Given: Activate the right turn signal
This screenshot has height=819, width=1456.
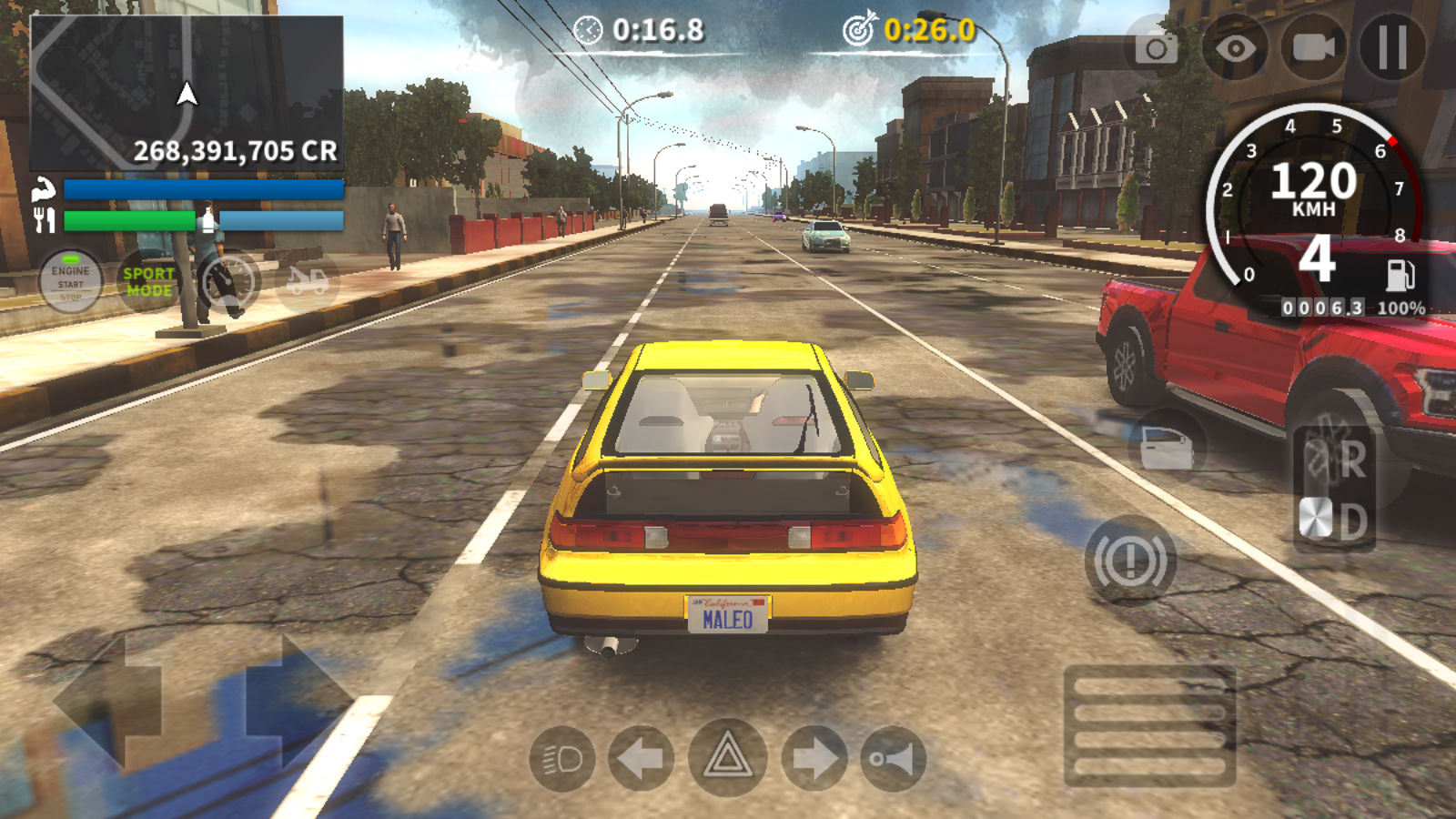Looking at the screenshot, I should pyautogui.click(x=814, y=758).
